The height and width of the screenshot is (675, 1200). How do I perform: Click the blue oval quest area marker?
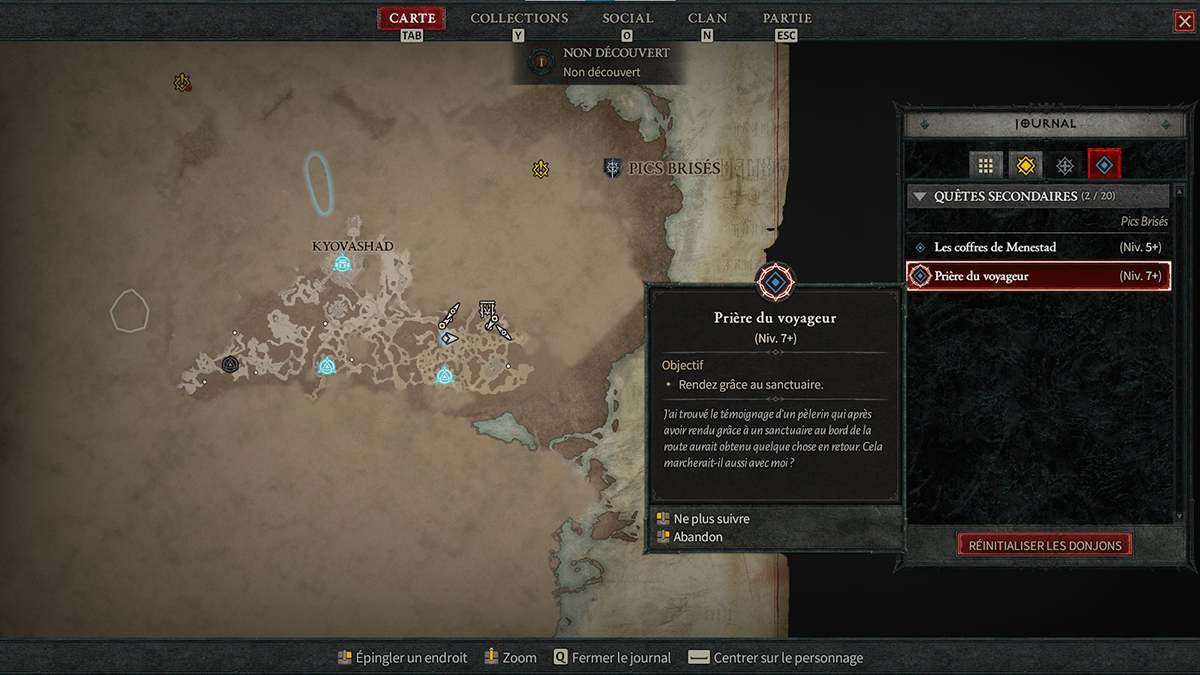(x=319, y=182)
